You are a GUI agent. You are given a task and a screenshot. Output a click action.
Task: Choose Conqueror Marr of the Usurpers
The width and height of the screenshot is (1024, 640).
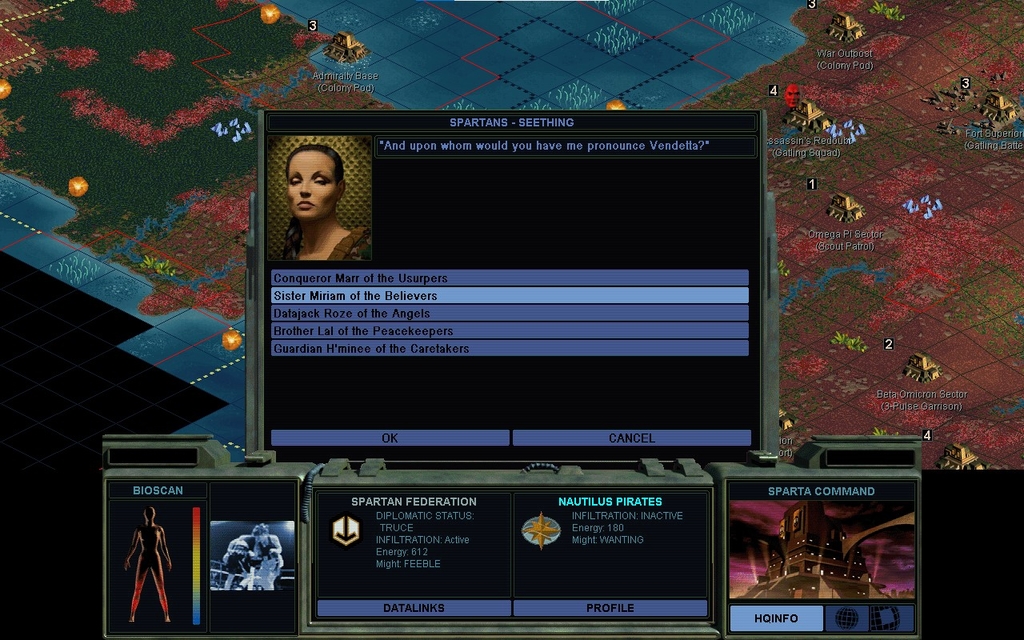[x=509, y=278]
